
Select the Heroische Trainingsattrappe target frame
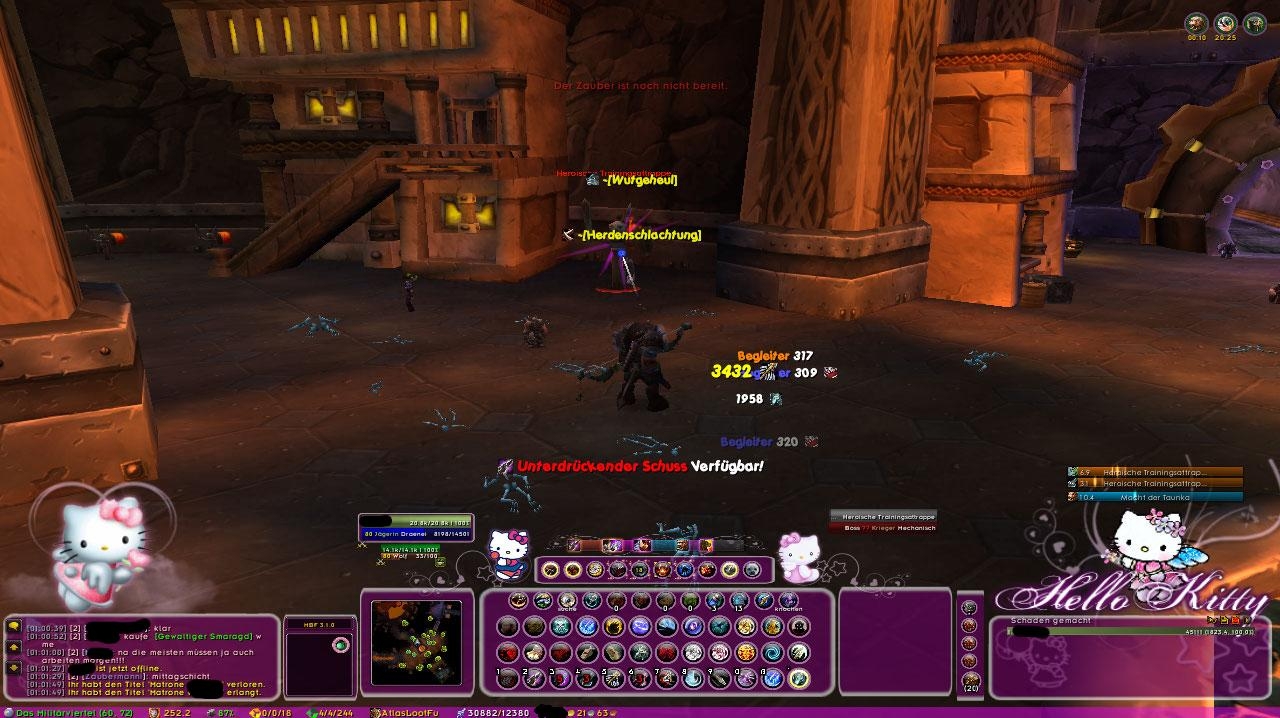882,521
